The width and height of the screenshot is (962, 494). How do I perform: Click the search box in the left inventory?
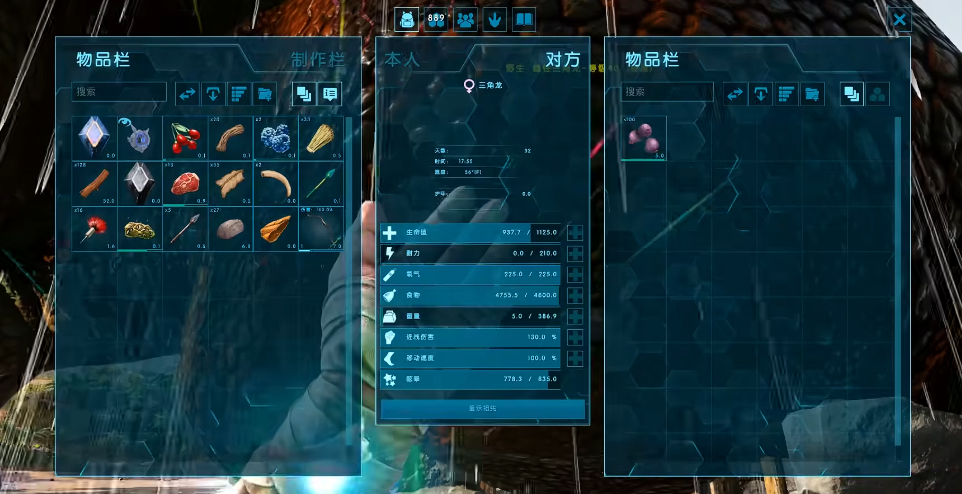coord(119,92)
